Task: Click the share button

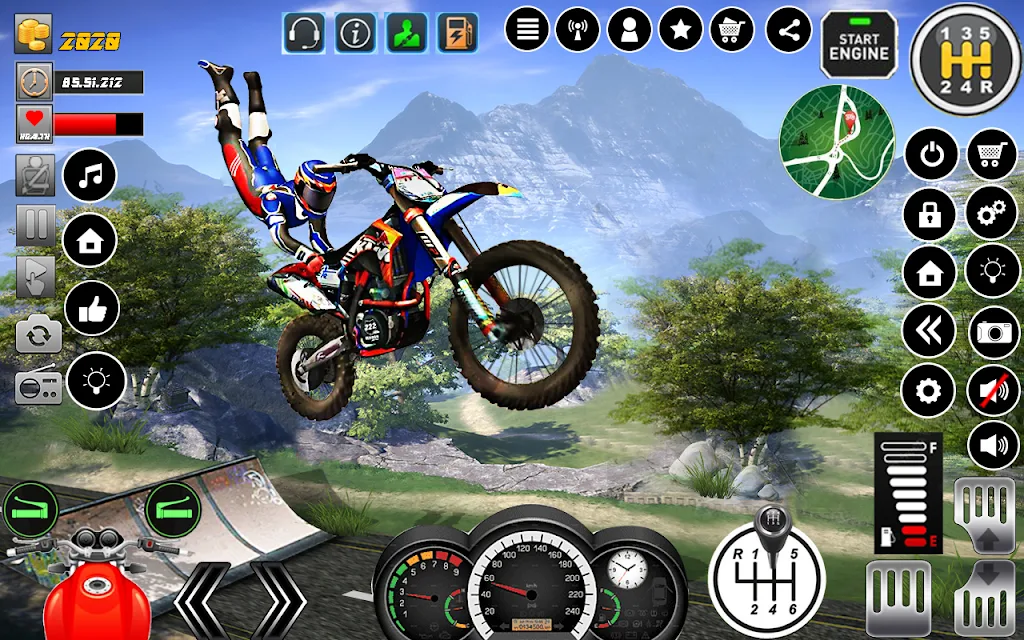Action: 789,30
